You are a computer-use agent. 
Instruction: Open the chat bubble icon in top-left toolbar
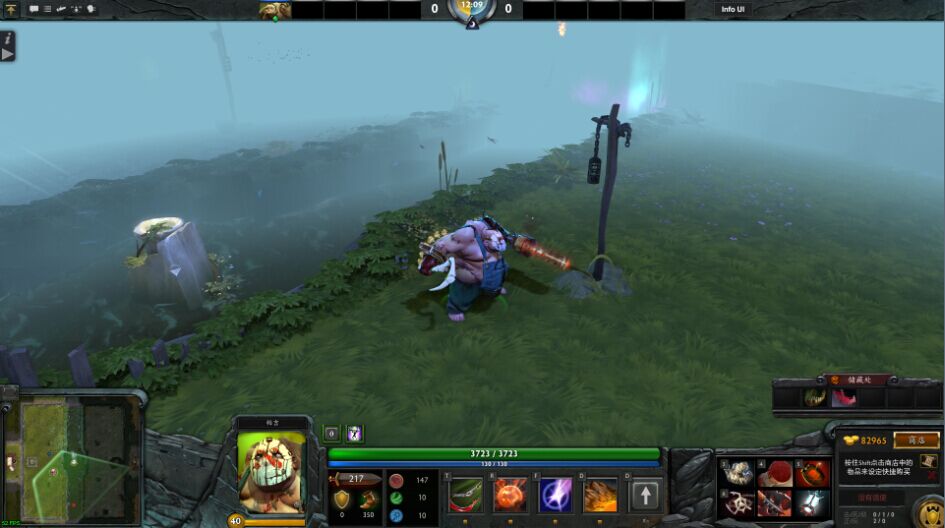pos(34,9)
